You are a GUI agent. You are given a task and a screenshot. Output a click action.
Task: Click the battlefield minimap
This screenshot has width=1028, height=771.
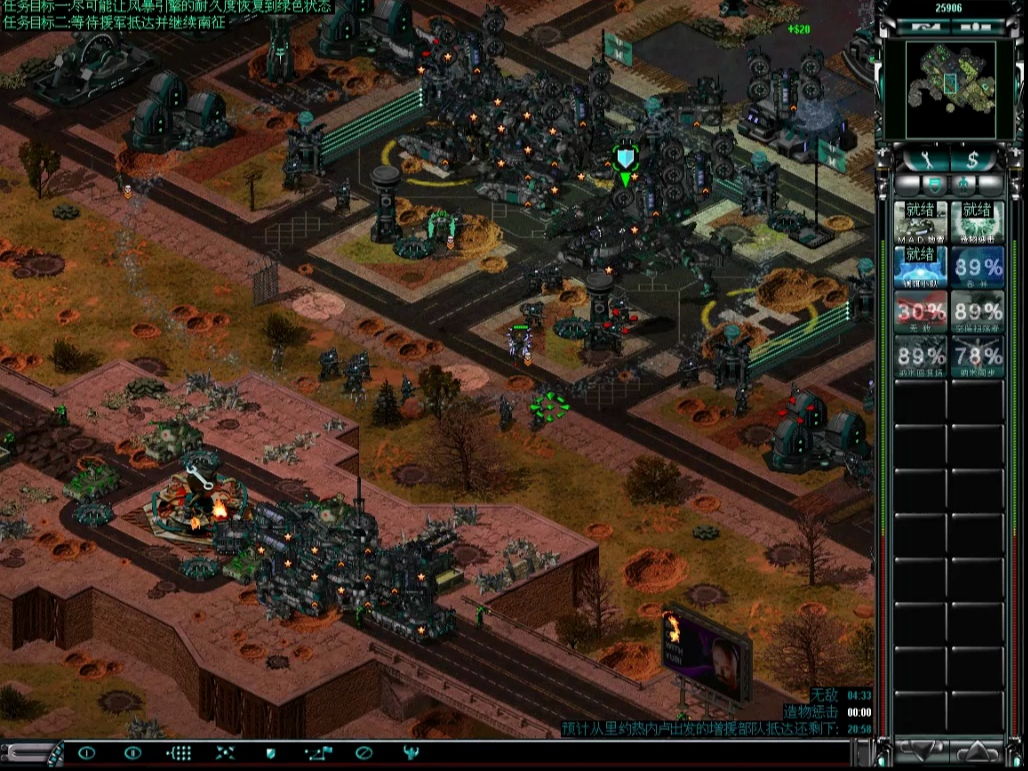pyautogui.click(x=951, y=90)
